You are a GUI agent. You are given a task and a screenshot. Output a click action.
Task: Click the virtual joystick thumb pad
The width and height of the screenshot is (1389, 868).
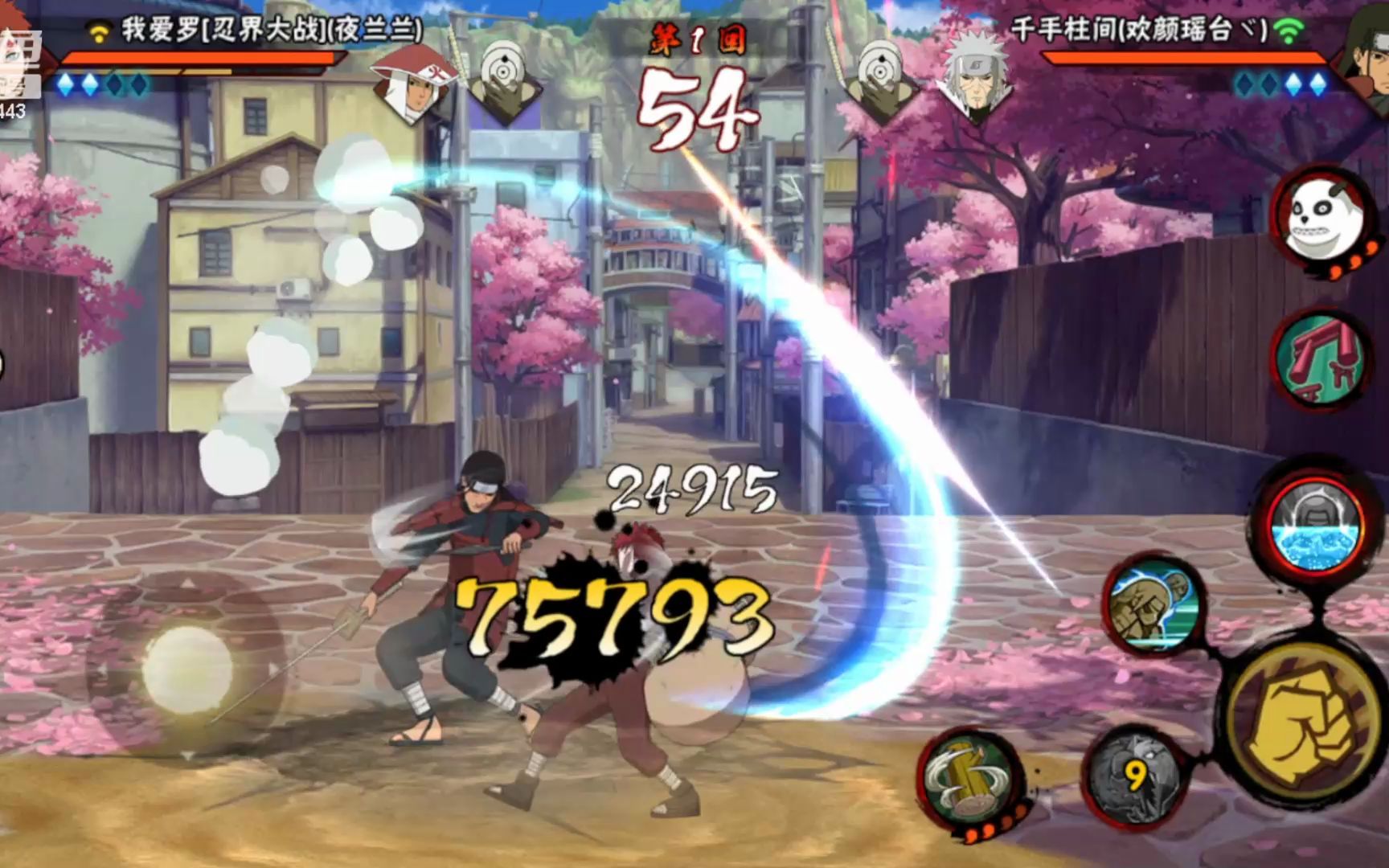[186, 666]
